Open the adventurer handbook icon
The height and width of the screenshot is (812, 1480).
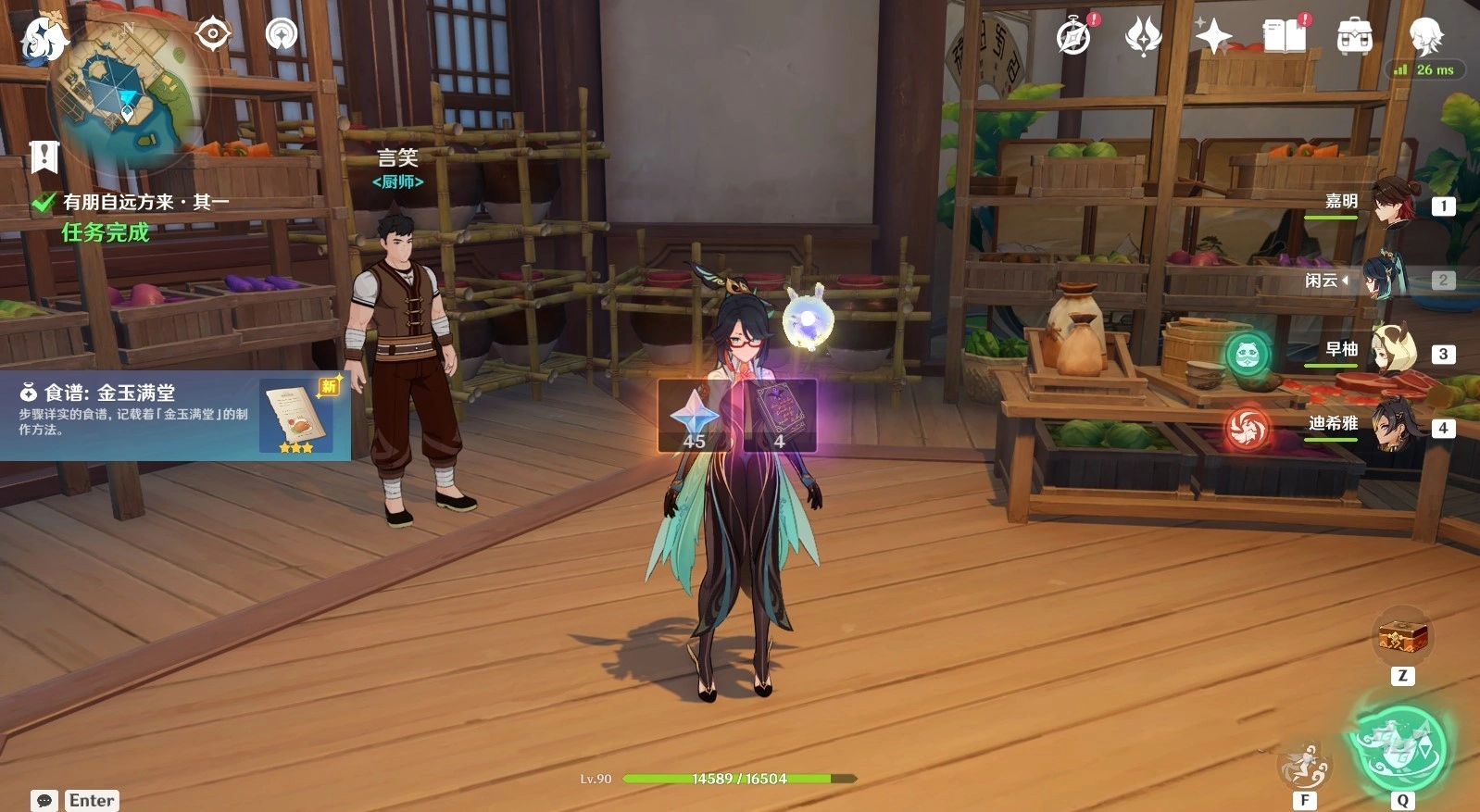pos(1284,37)
